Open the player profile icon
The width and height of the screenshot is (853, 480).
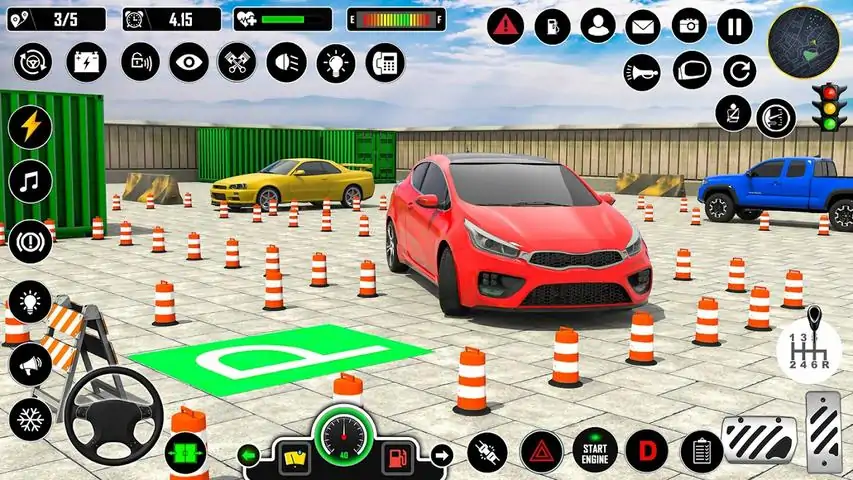point(598,26)
